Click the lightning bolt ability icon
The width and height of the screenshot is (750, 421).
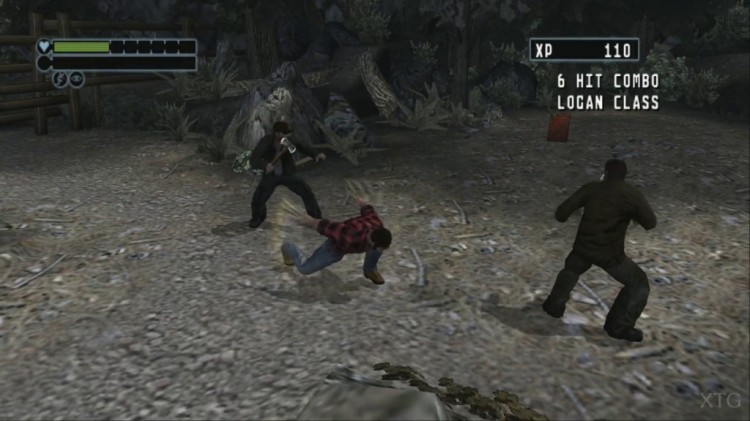pos(60,79)
